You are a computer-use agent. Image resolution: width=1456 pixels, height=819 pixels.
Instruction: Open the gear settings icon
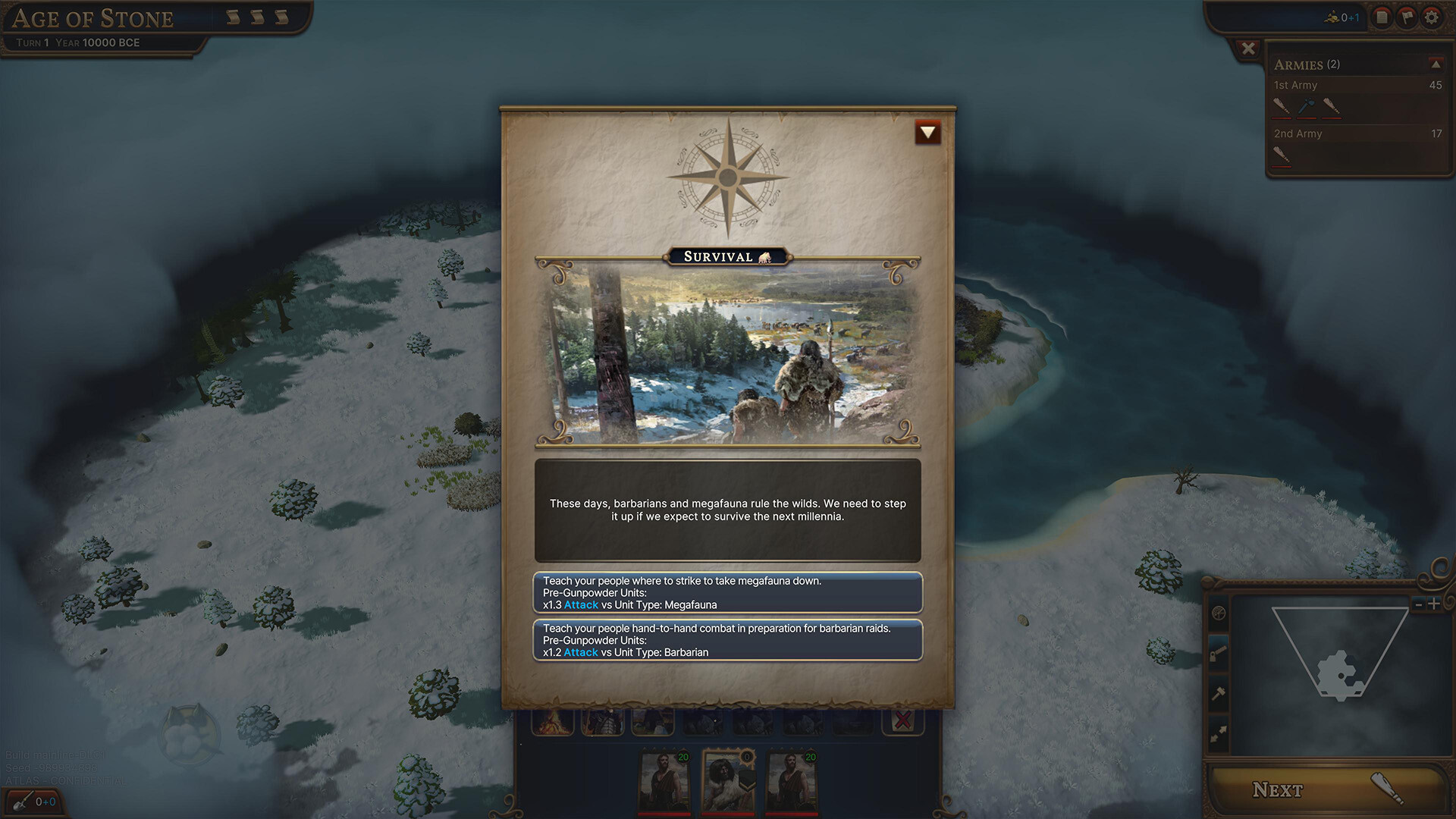(1431, 17)
